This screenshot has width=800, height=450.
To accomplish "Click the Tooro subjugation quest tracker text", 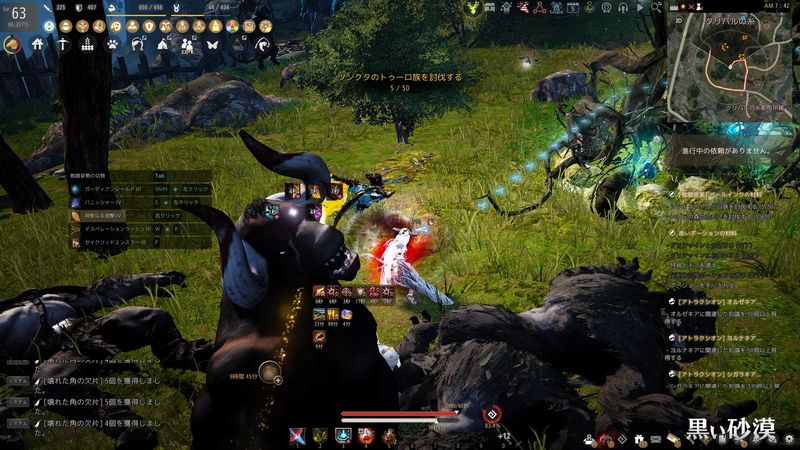I will (398, 77).
